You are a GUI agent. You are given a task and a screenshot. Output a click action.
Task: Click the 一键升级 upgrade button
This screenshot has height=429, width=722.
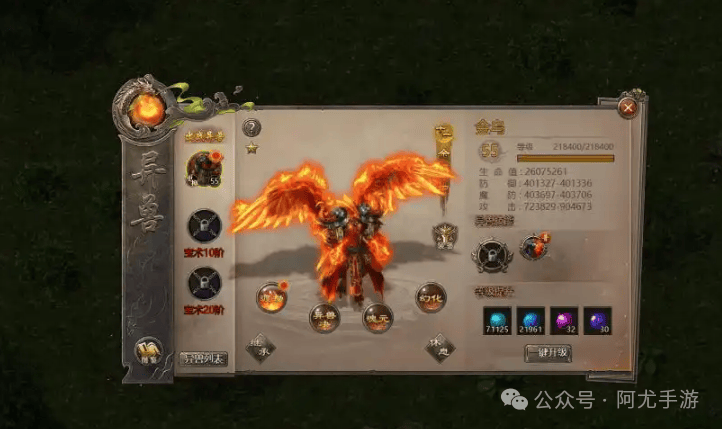[548, 353]
